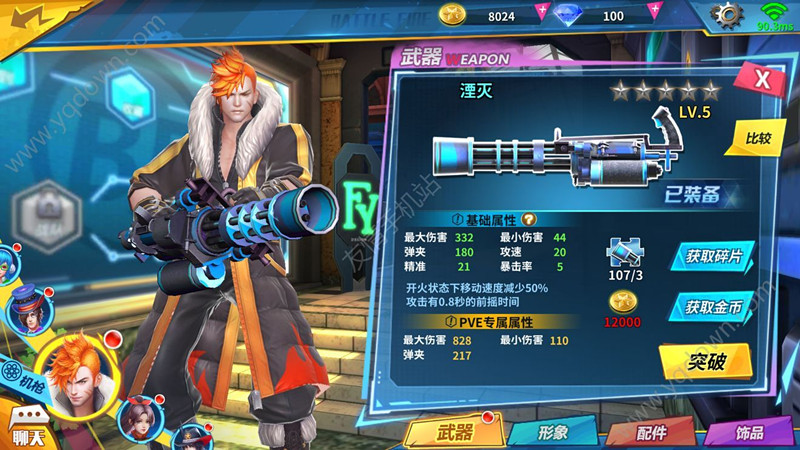Activate the yellow 突破 breakthrough button
This screenshot has width=800, height=450.
(x=705, y=361)
